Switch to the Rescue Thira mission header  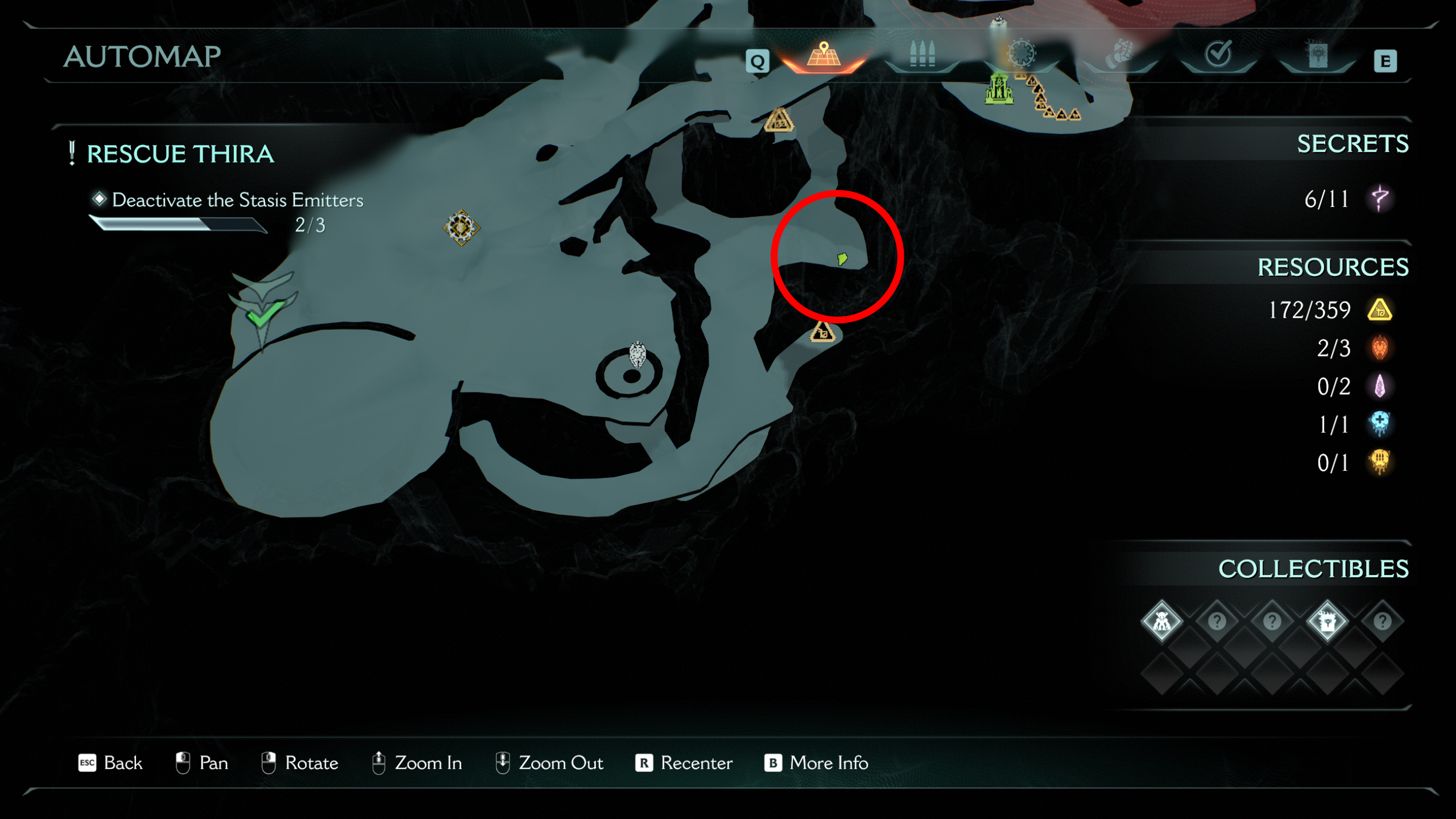[179, 154]
